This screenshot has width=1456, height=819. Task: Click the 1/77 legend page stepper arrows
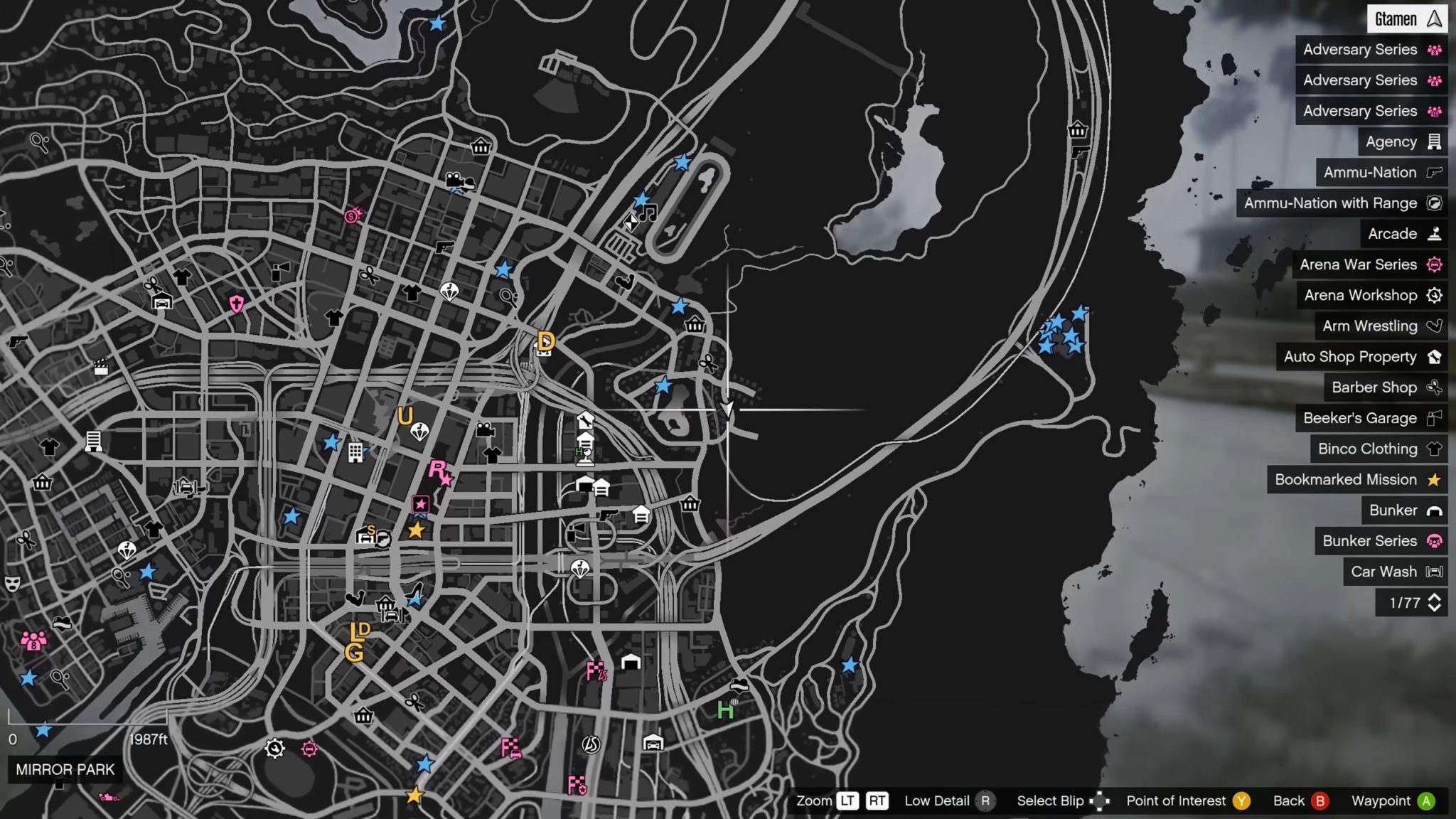[x=1434, y=603]
